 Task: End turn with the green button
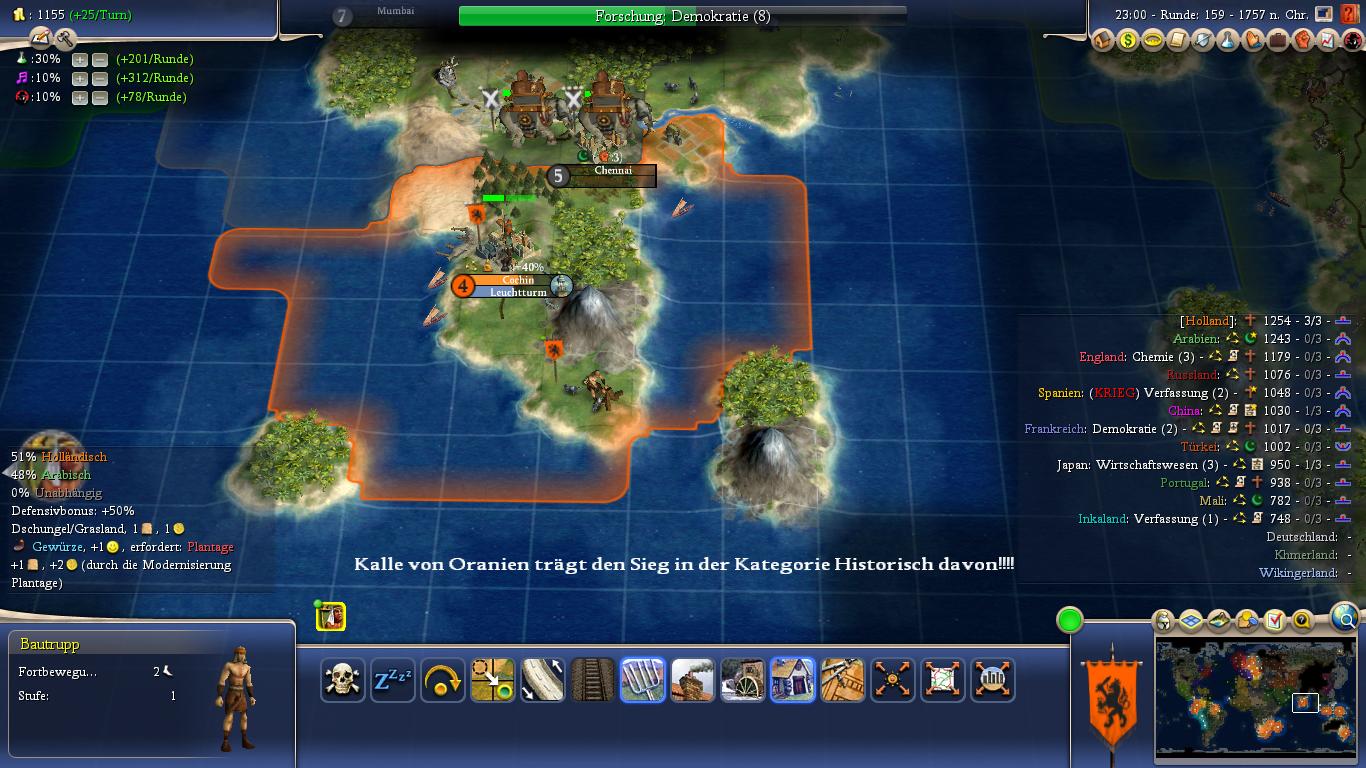(x=1070, y=620)
